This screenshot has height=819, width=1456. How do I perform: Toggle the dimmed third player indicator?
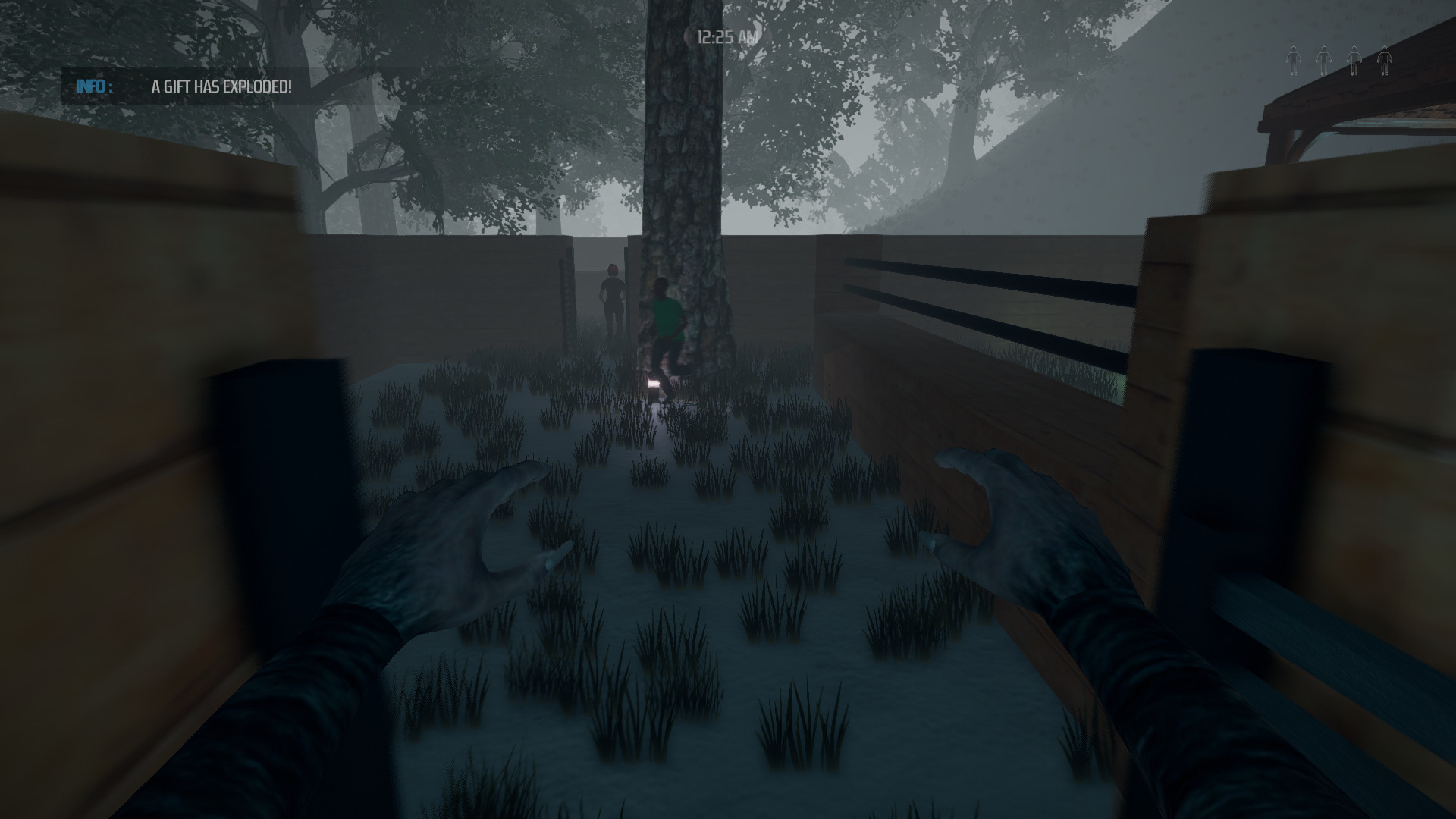pyautogui.click(x=1354, y=61)
